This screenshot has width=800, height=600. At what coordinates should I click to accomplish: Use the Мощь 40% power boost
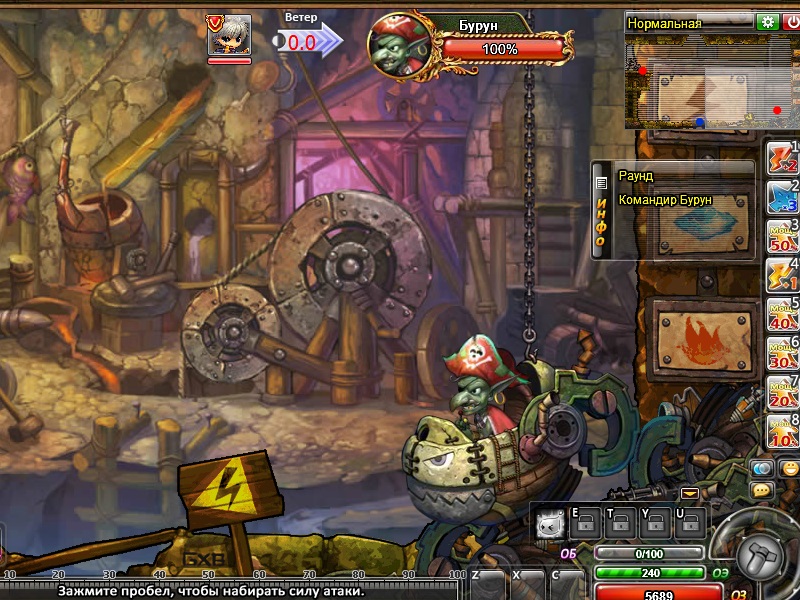[780, 315]
